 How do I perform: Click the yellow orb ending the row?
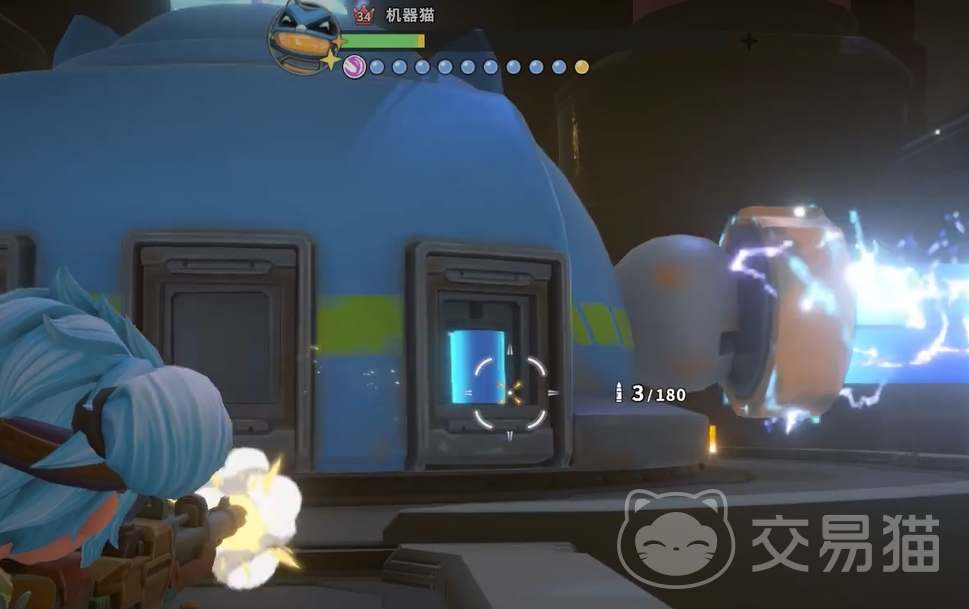(x=582, y=68)
